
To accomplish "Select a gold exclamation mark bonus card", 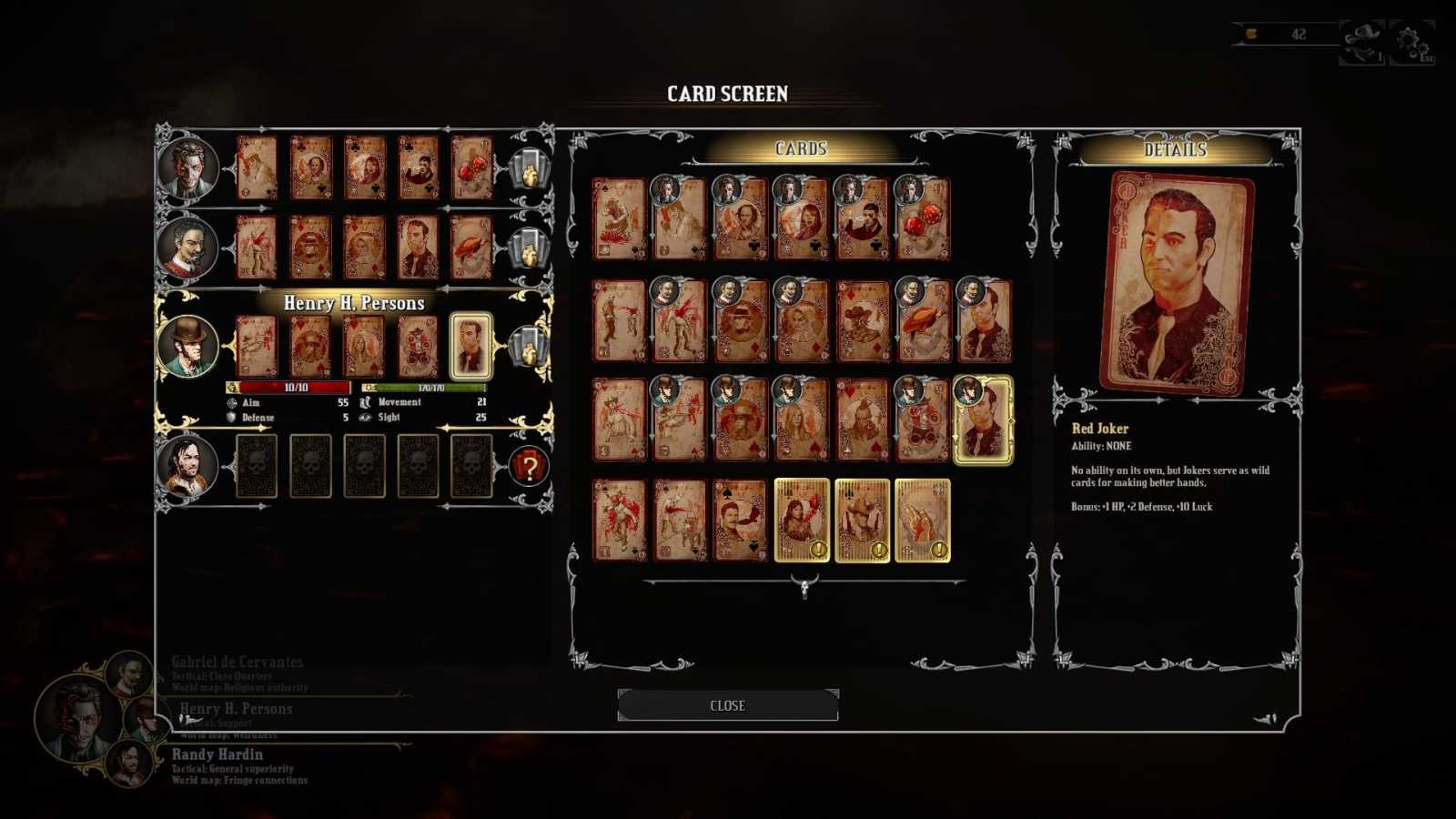I will [802, 521].
